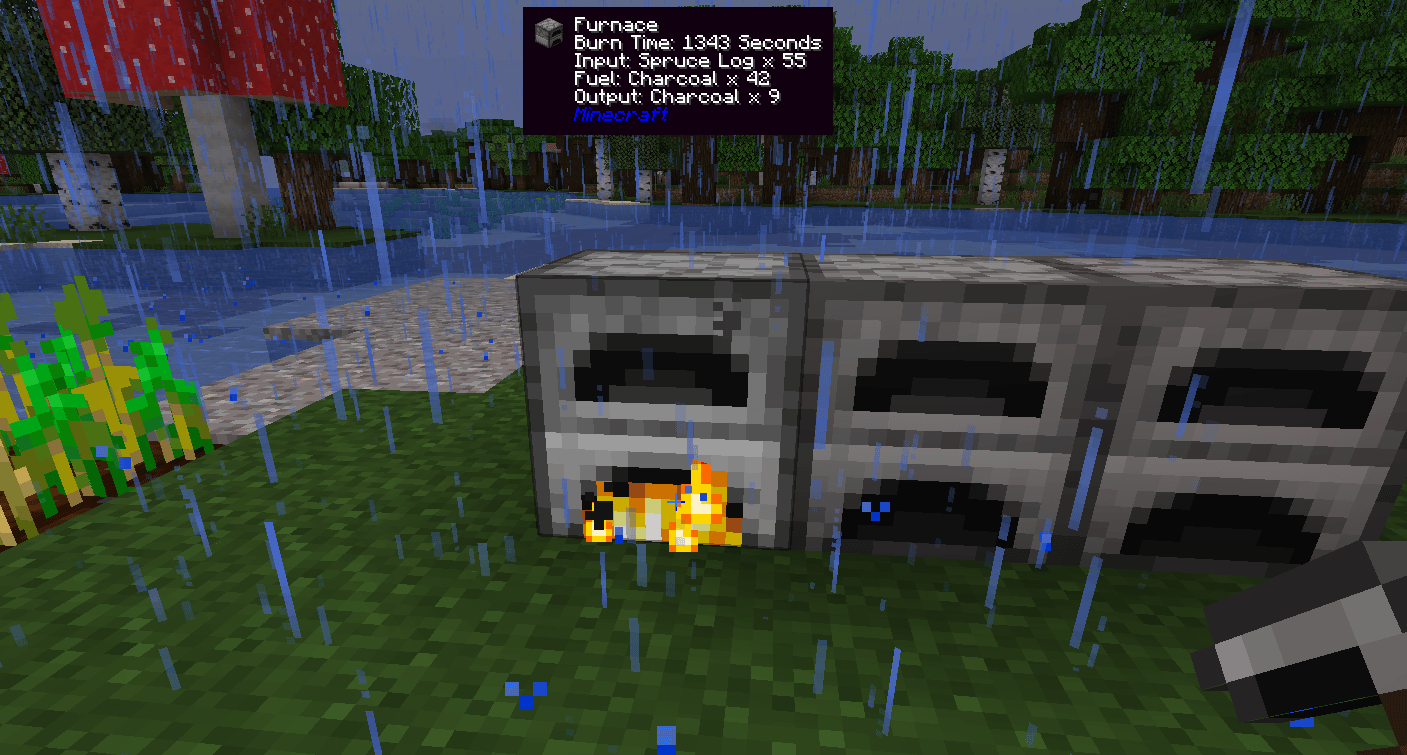
Task: Select the lit furnace with flames burning
Action: tap(660, 400)
